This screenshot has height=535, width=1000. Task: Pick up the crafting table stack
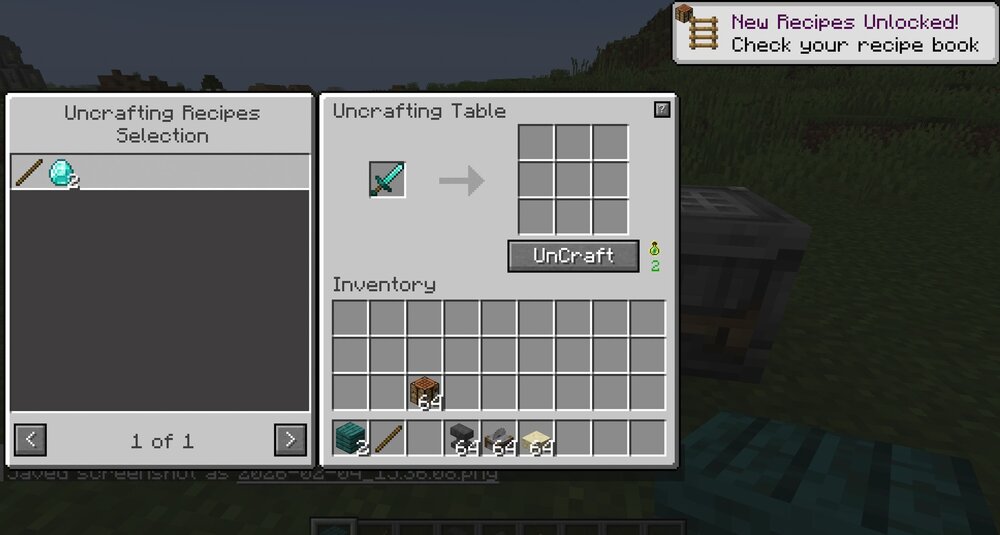click(x=425, y=392)
